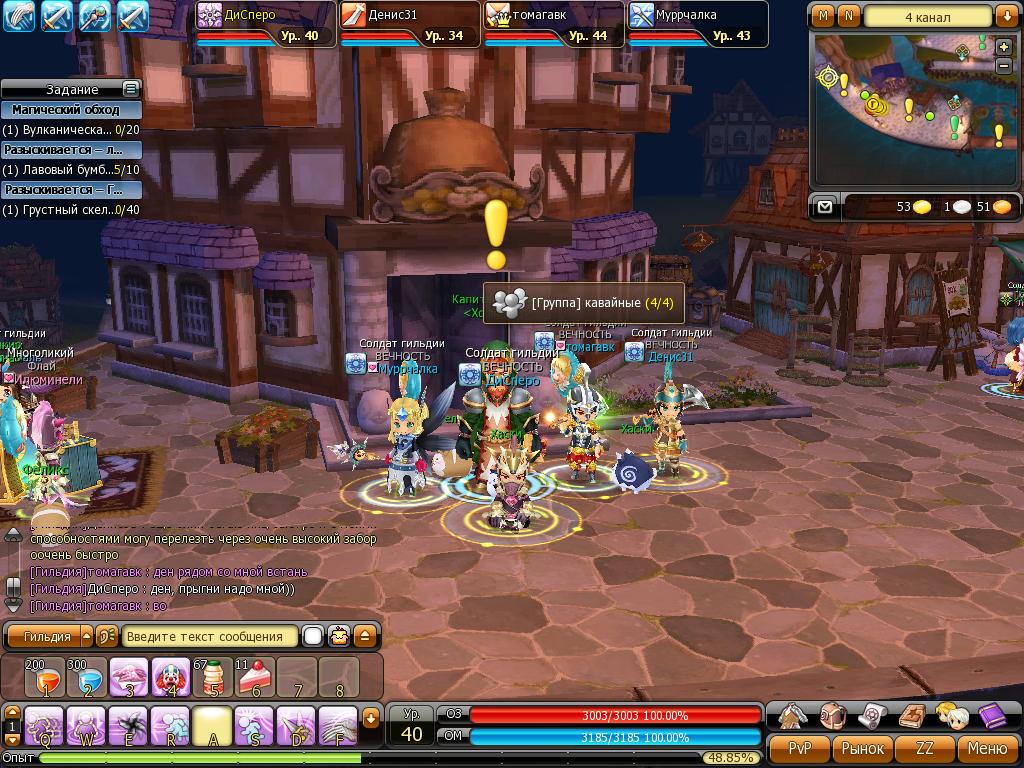Open the Рынок market button

(x=862, y=748)
